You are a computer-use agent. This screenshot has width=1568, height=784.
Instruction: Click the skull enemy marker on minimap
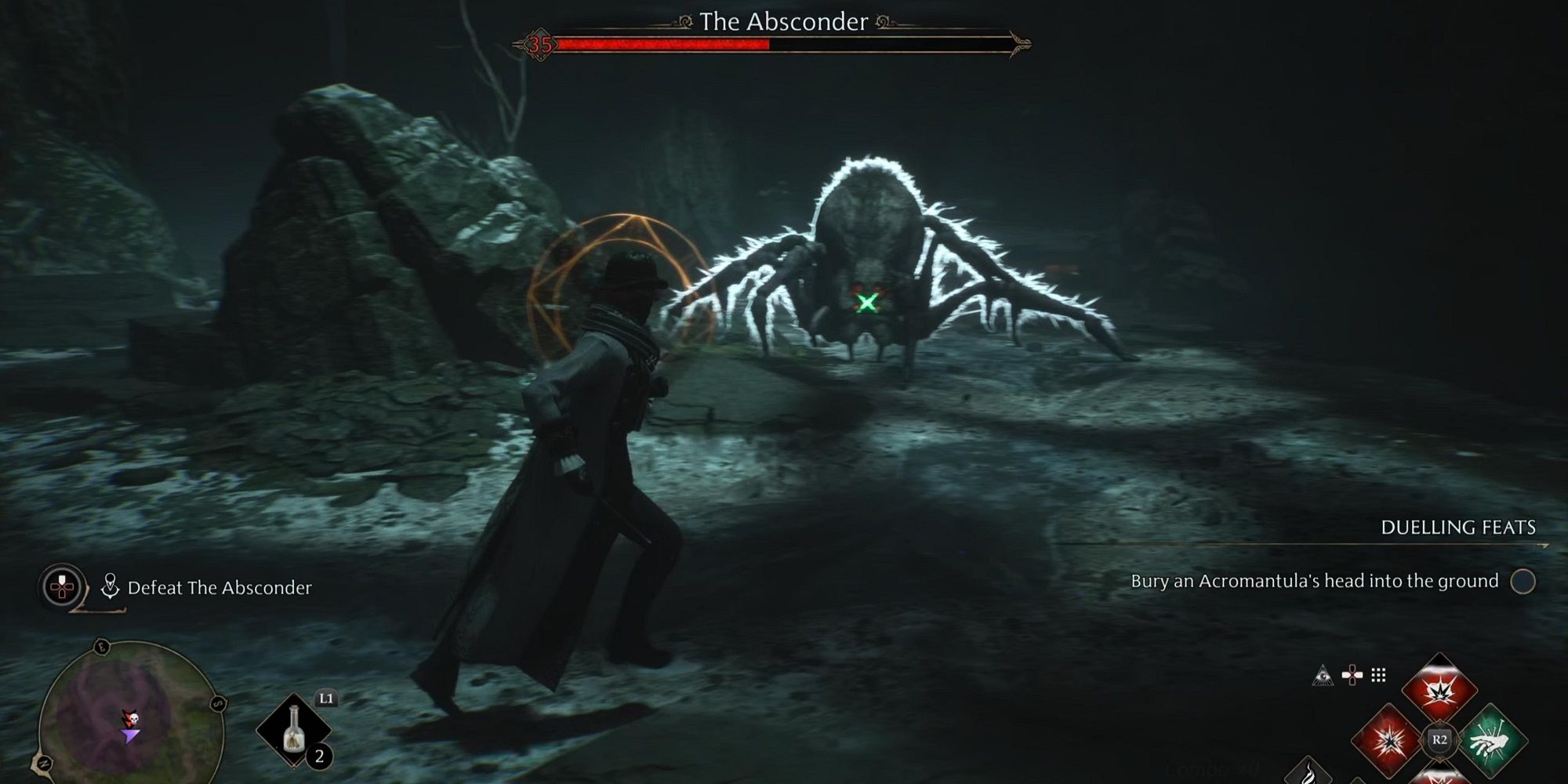pyautogui.click(x=131, y=718)
